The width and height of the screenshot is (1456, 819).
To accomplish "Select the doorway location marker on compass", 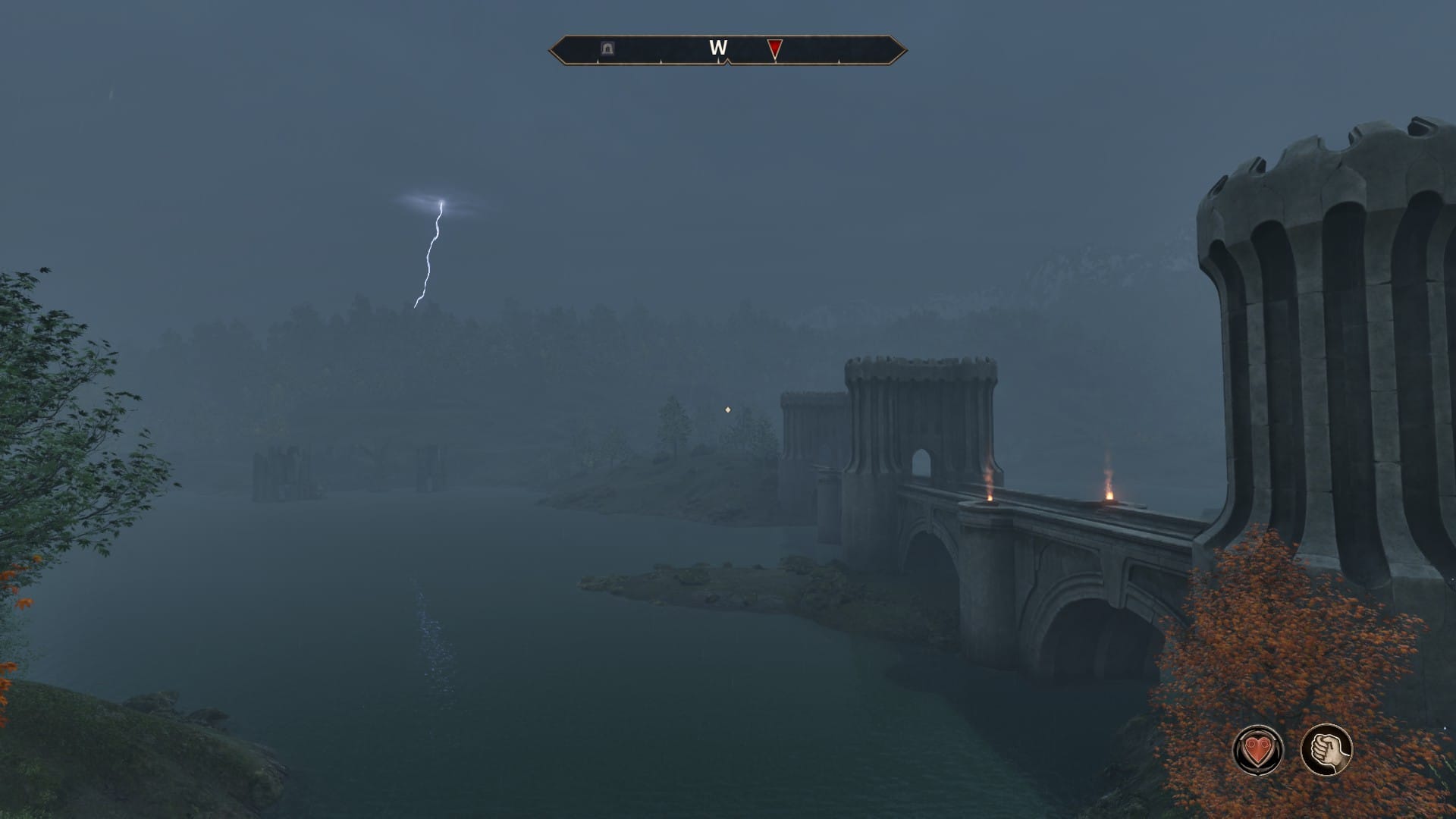I will (607, 49).
